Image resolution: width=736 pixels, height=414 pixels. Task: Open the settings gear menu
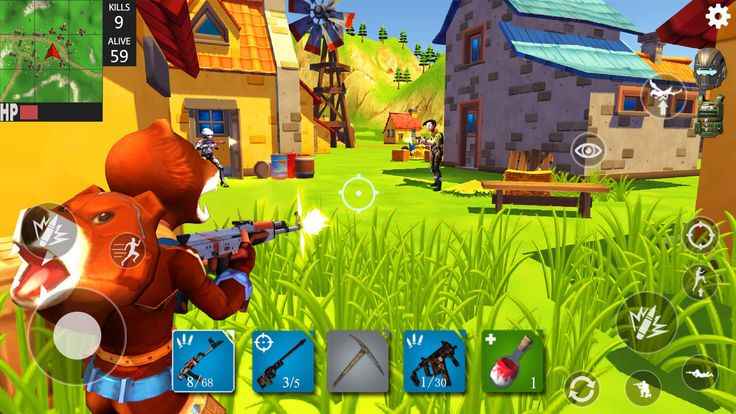point(718,16)
